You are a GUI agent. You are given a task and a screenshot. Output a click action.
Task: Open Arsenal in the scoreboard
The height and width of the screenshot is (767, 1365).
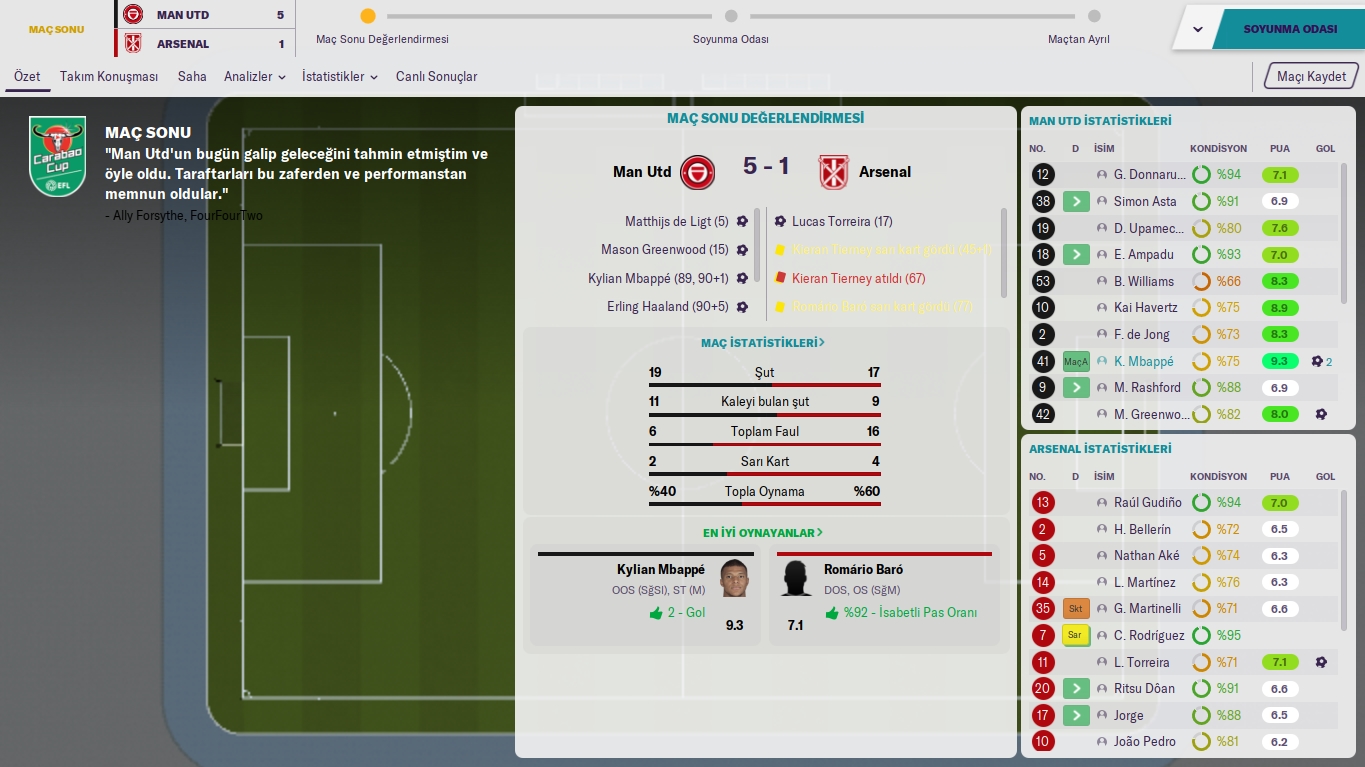point(183,44)
